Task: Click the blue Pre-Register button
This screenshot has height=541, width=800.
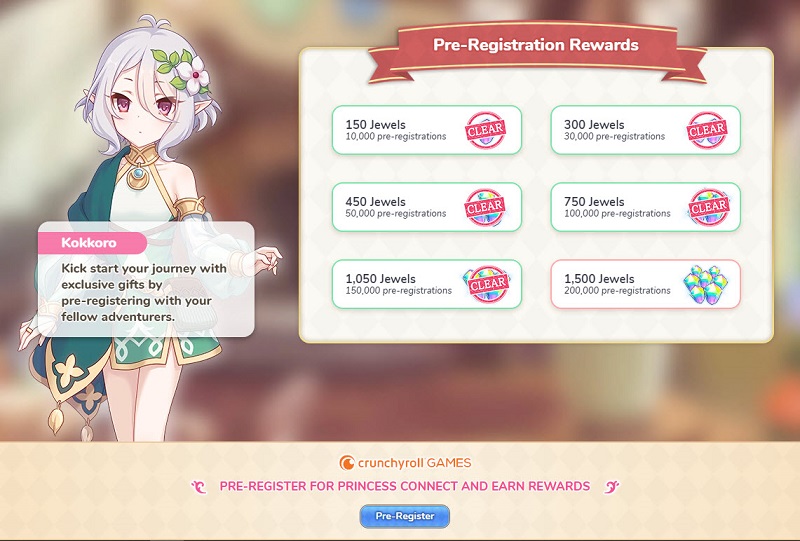Action: pos(405,516)
